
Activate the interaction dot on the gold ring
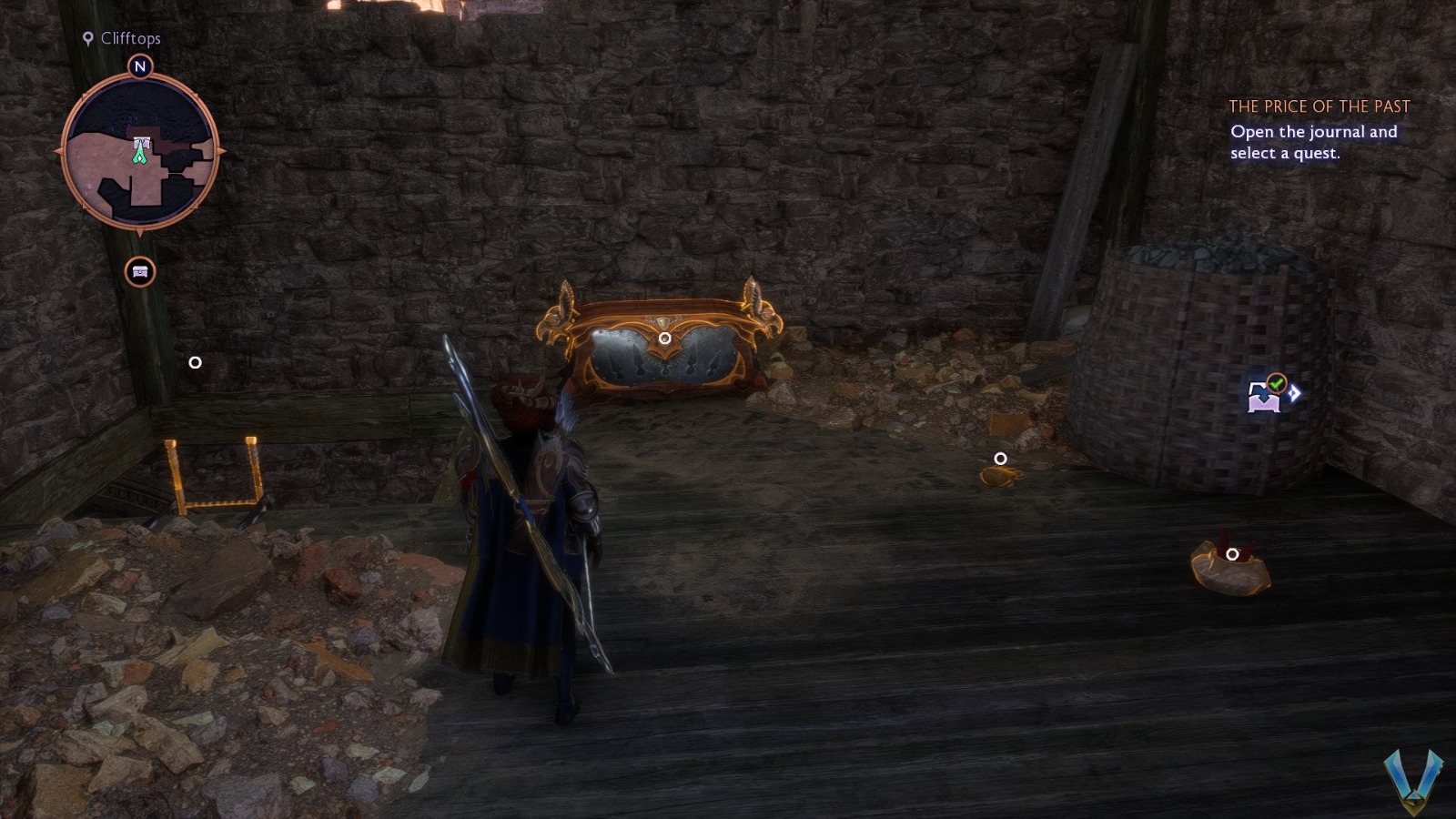point(1001,459)
